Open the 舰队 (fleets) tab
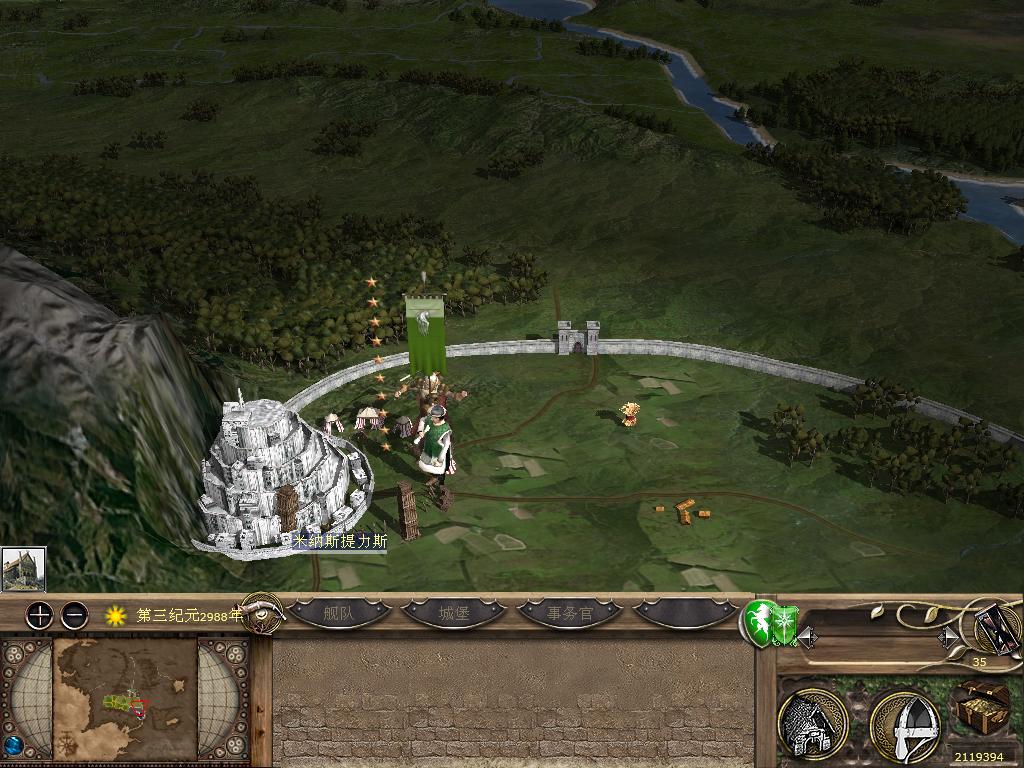 click(339, 614)
